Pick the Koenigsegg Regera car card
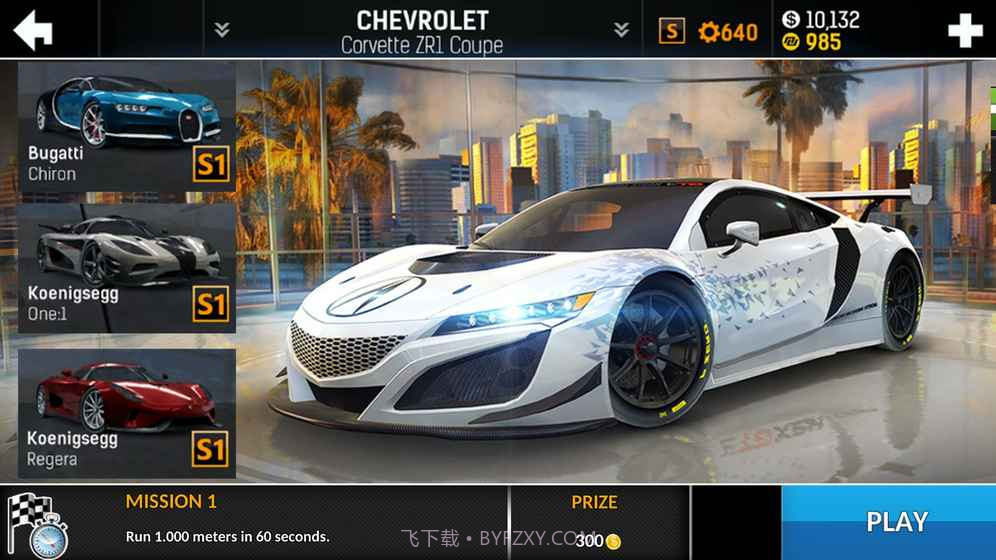Viewport: 996px width, 560px height. coord(127,412)
